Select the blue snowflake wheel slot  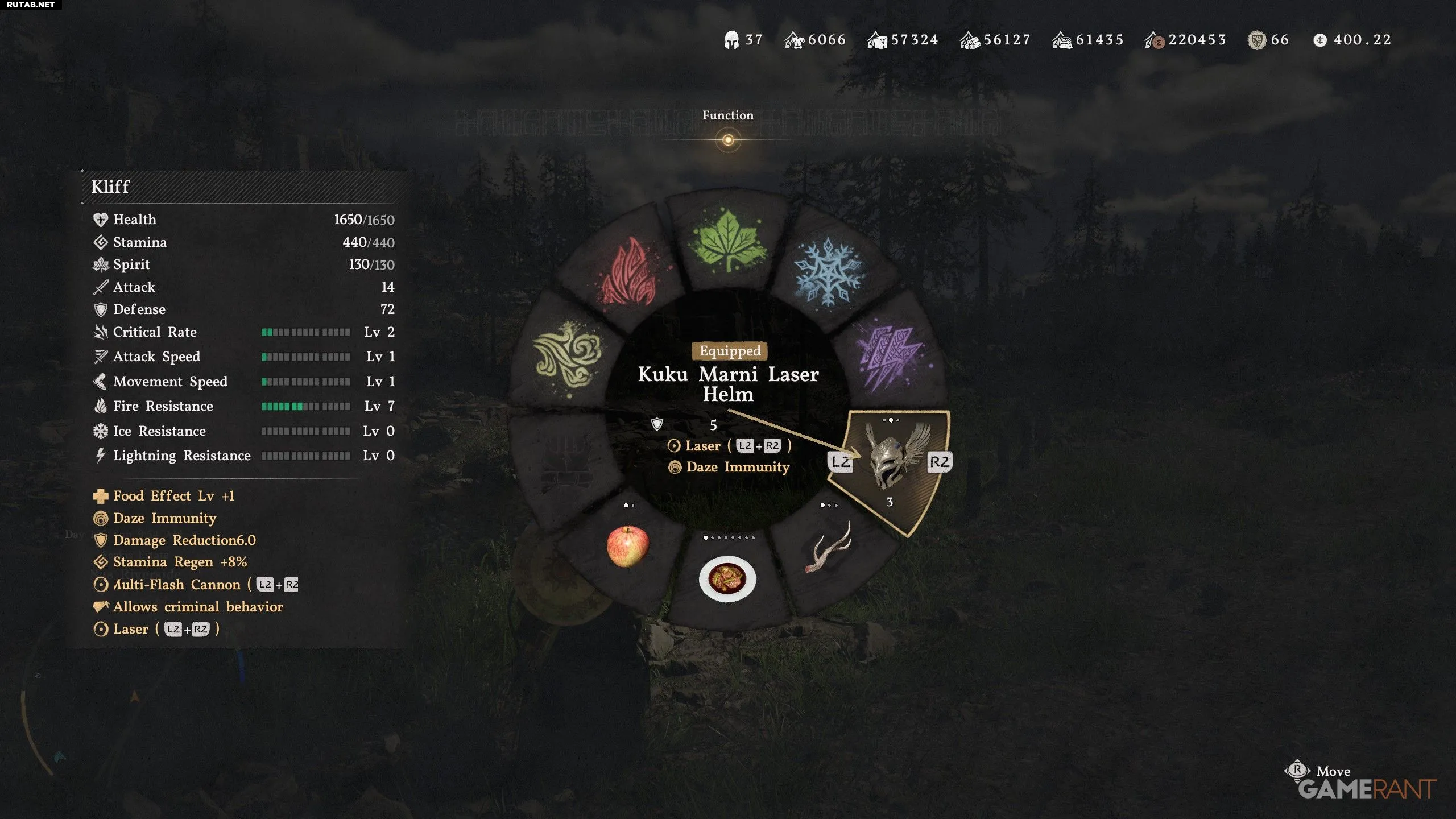(828, 272)
